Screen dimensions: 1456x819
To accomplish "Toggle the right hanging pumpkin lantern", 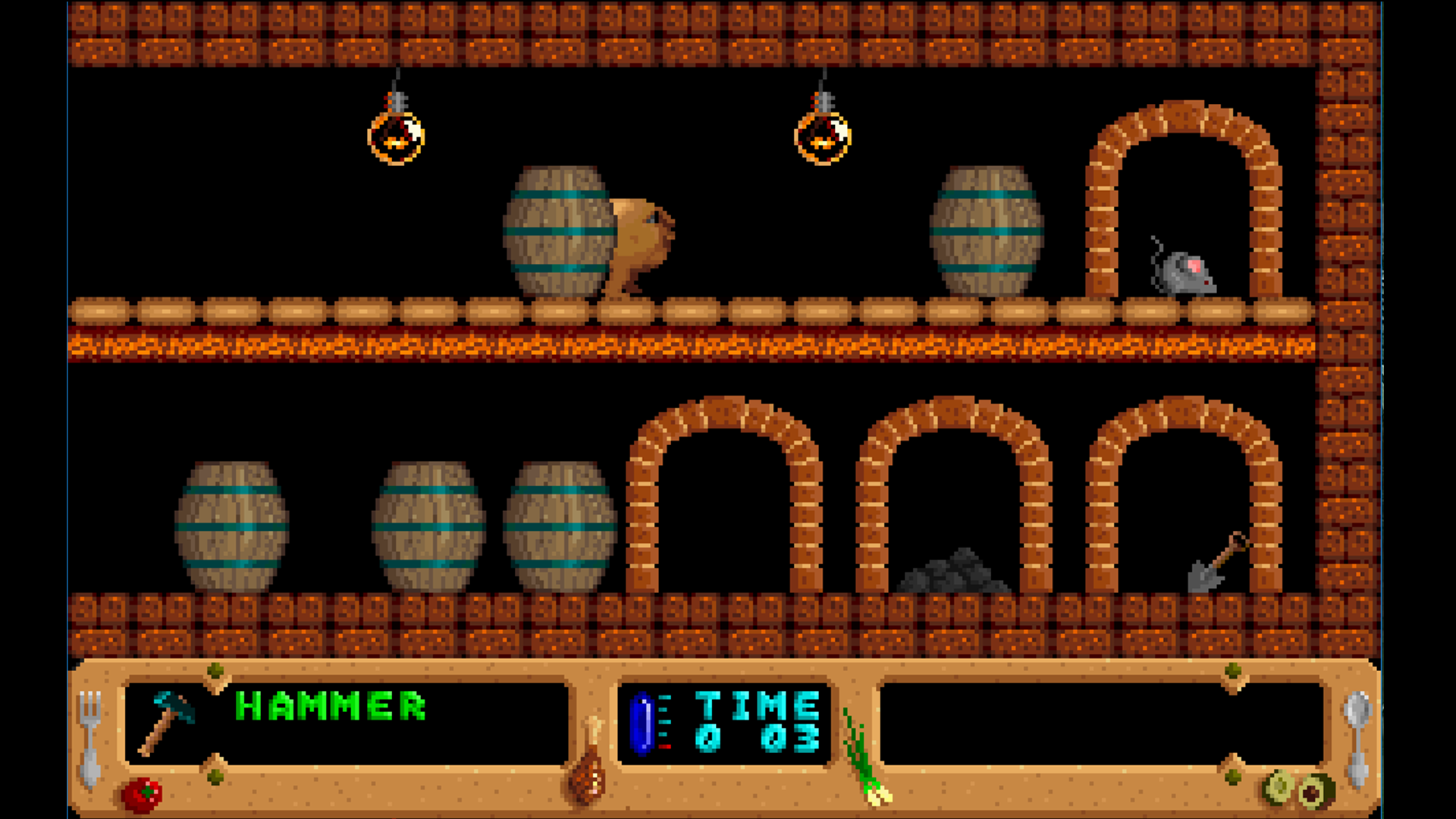I will pyautogui.click(x=824, y=139).
